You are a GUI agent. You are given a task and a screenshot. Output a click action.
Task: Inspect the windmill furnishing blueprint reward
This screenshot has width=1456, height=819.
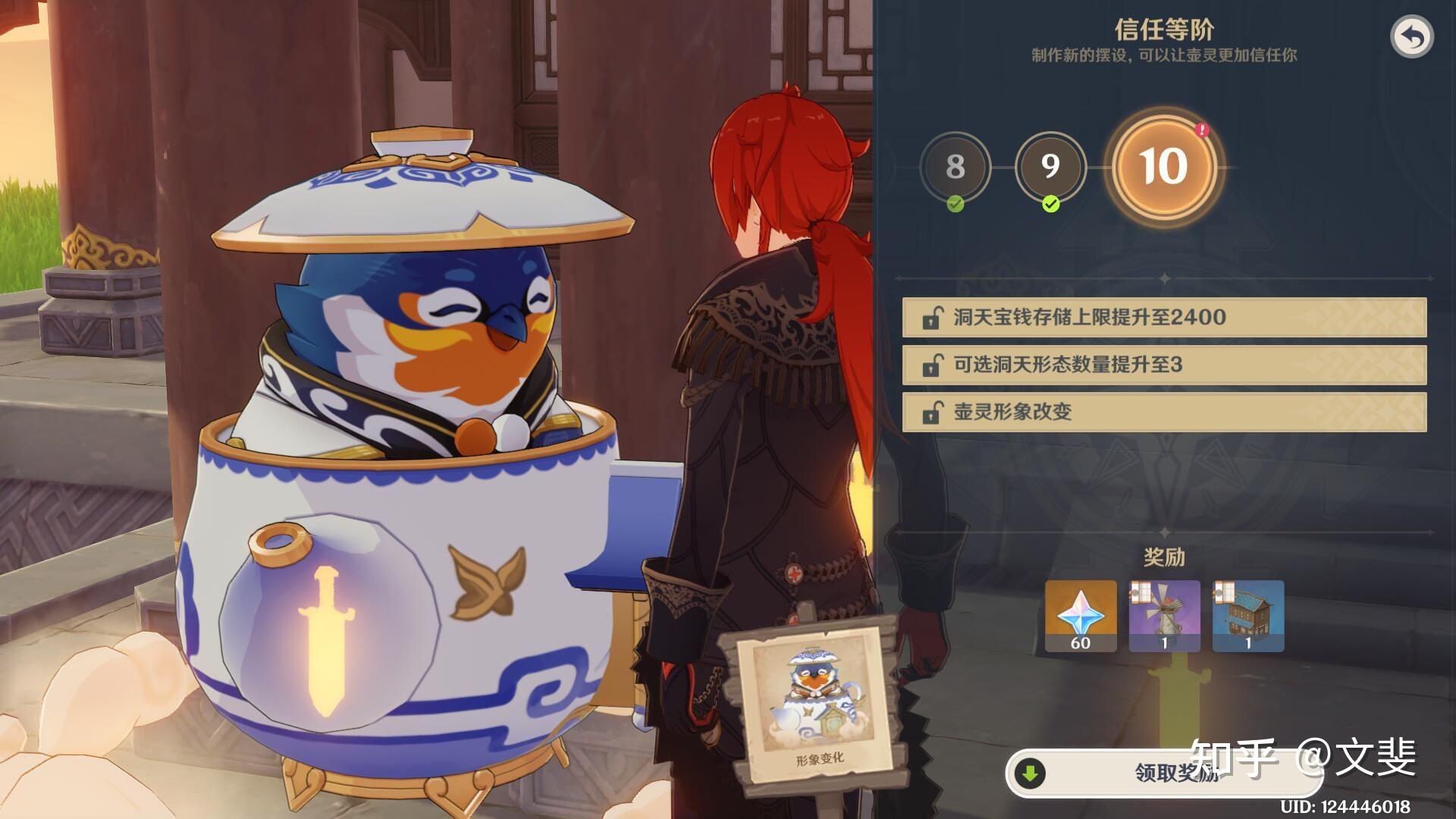pyautogui.click(x=1164, y=616)
